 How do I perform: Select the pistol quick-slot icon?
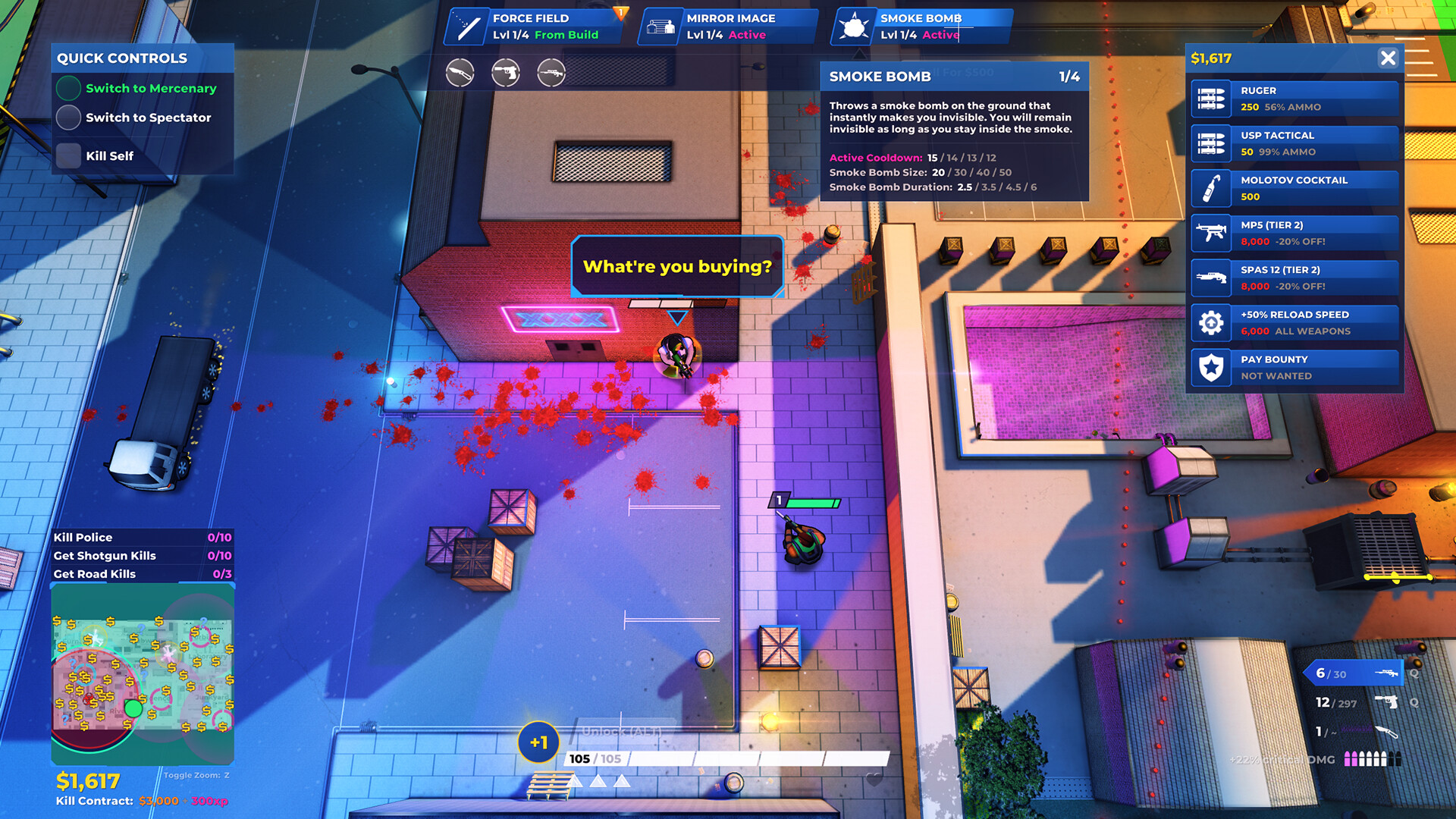pyautogui.click(x=506, y=74)
